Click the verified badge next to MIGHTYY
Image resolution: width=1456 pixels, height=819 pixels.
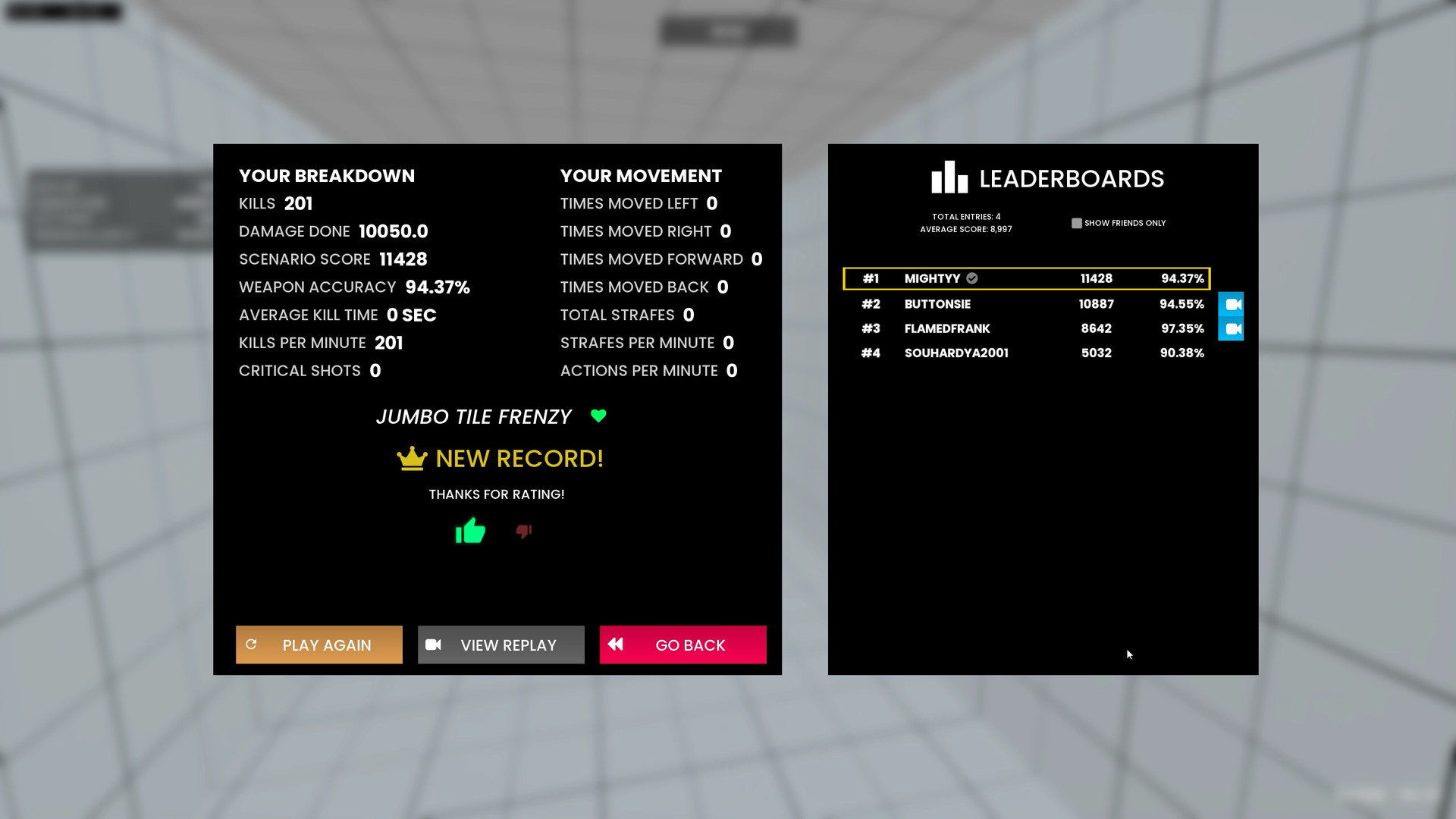pyautogui.click(x=973, y=278)
